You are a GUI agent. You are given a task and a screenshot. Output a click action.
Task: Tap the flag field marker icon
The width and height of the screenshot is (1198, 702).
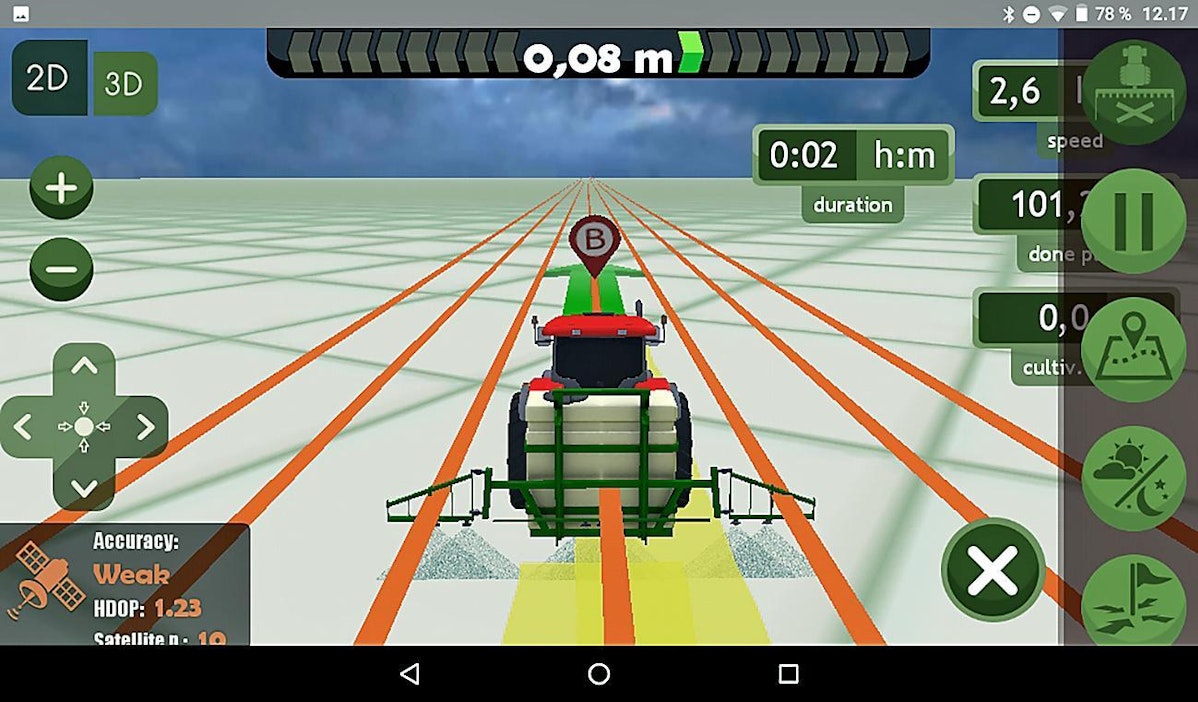[1133, 600]
